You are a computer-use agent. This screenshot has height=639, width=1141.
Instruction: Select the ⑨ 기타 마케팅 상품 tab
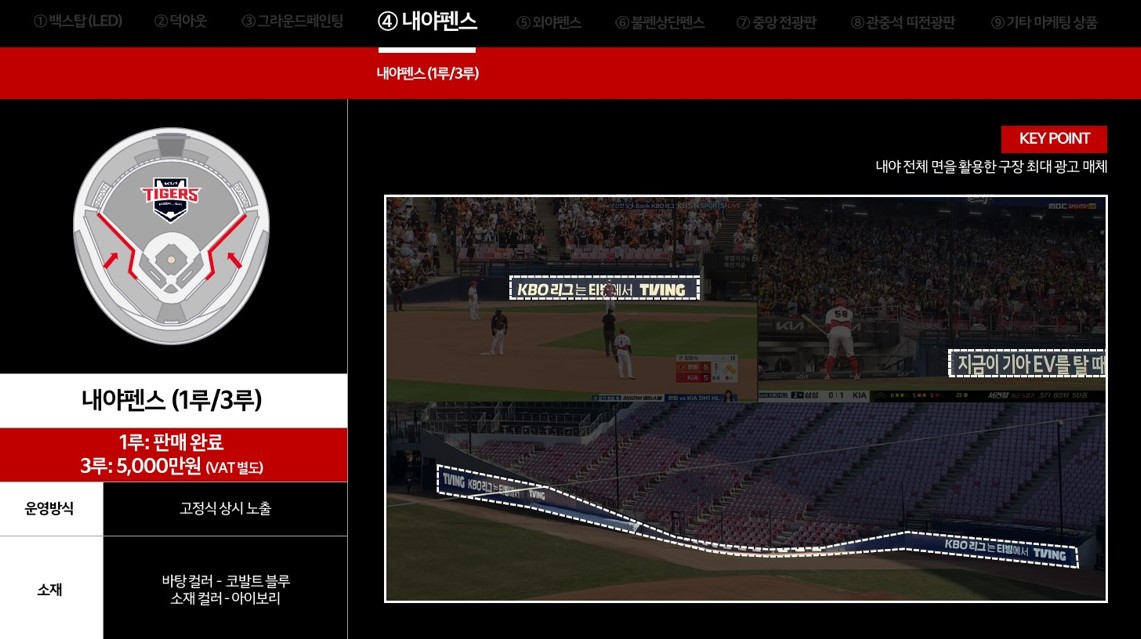tap(1044, 22)
